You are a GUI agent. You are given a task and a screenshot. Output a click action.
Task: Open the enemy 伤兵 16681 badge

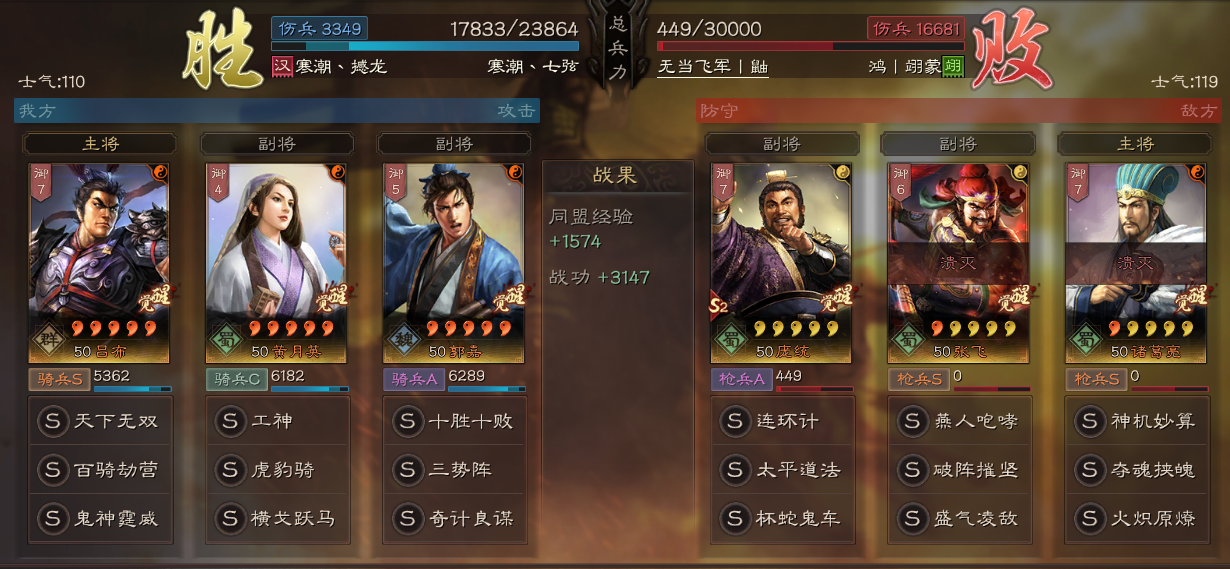pyautogui.click(x=915, y=29)
